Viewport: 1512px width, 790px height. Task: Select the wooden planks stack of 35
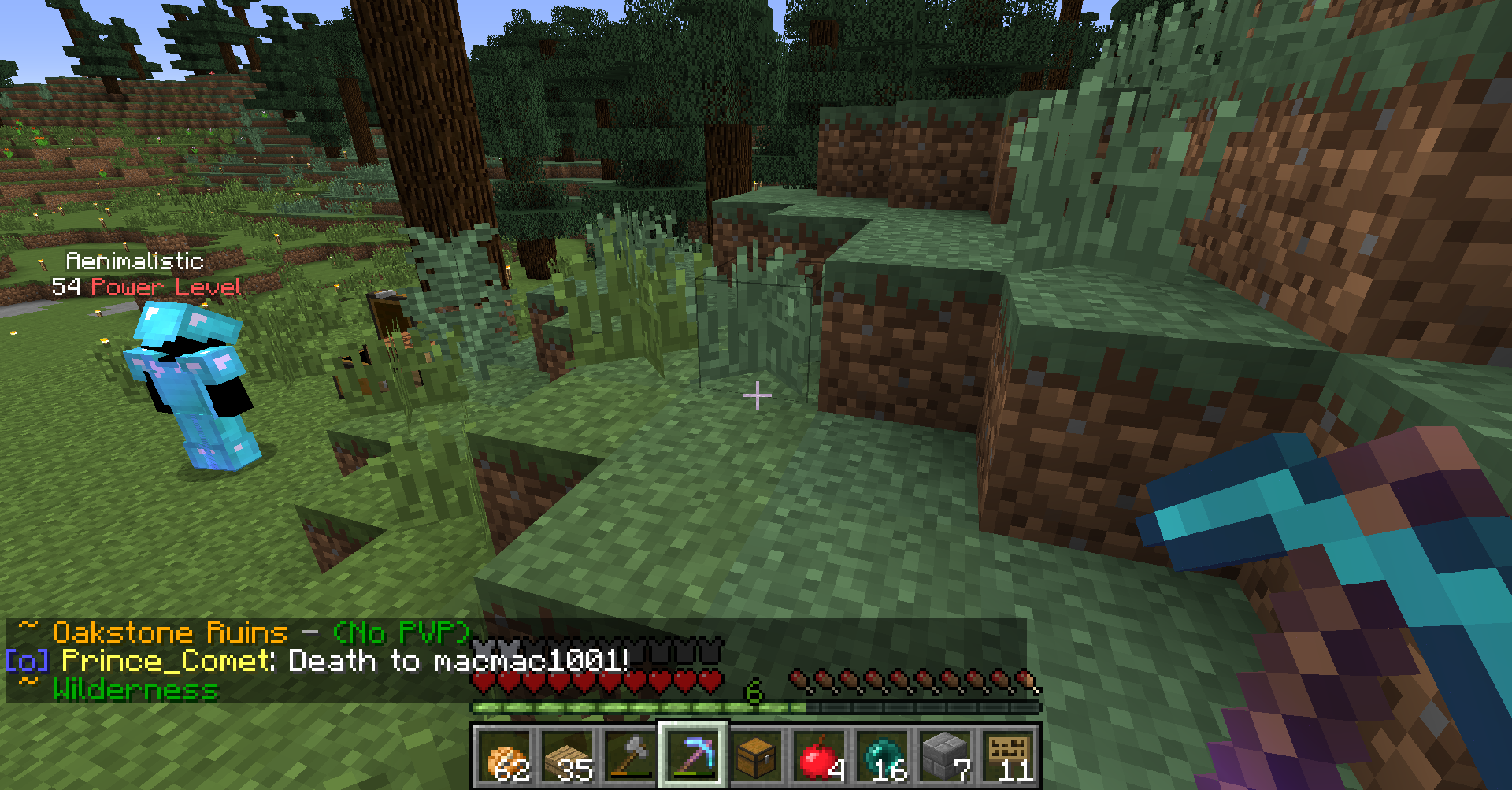pos(568,756)
